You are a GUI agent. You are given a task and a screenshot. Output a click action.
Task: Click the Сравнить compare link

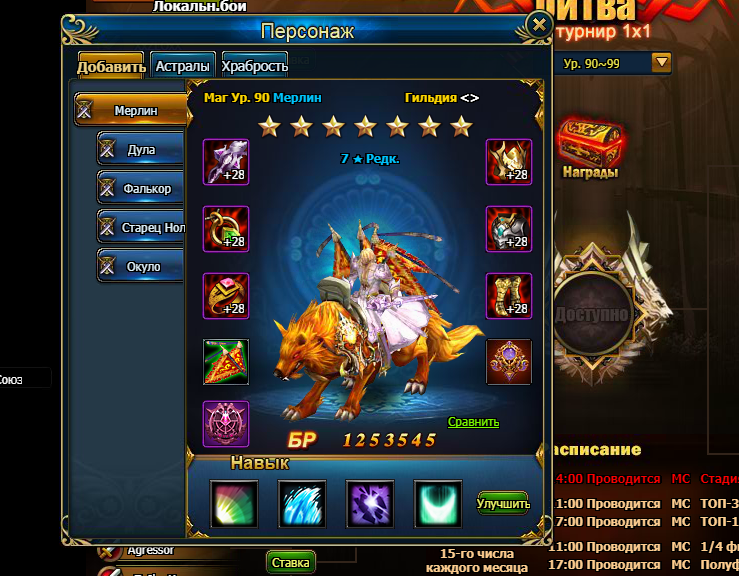pos(473,422)
